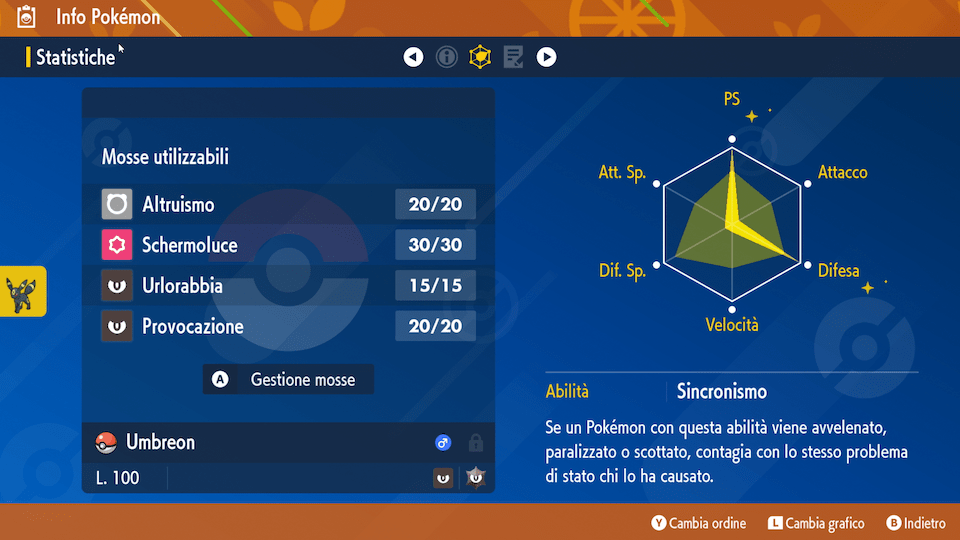Switch to the notes memo tab

pyautogui.click(x=513, y=57)
